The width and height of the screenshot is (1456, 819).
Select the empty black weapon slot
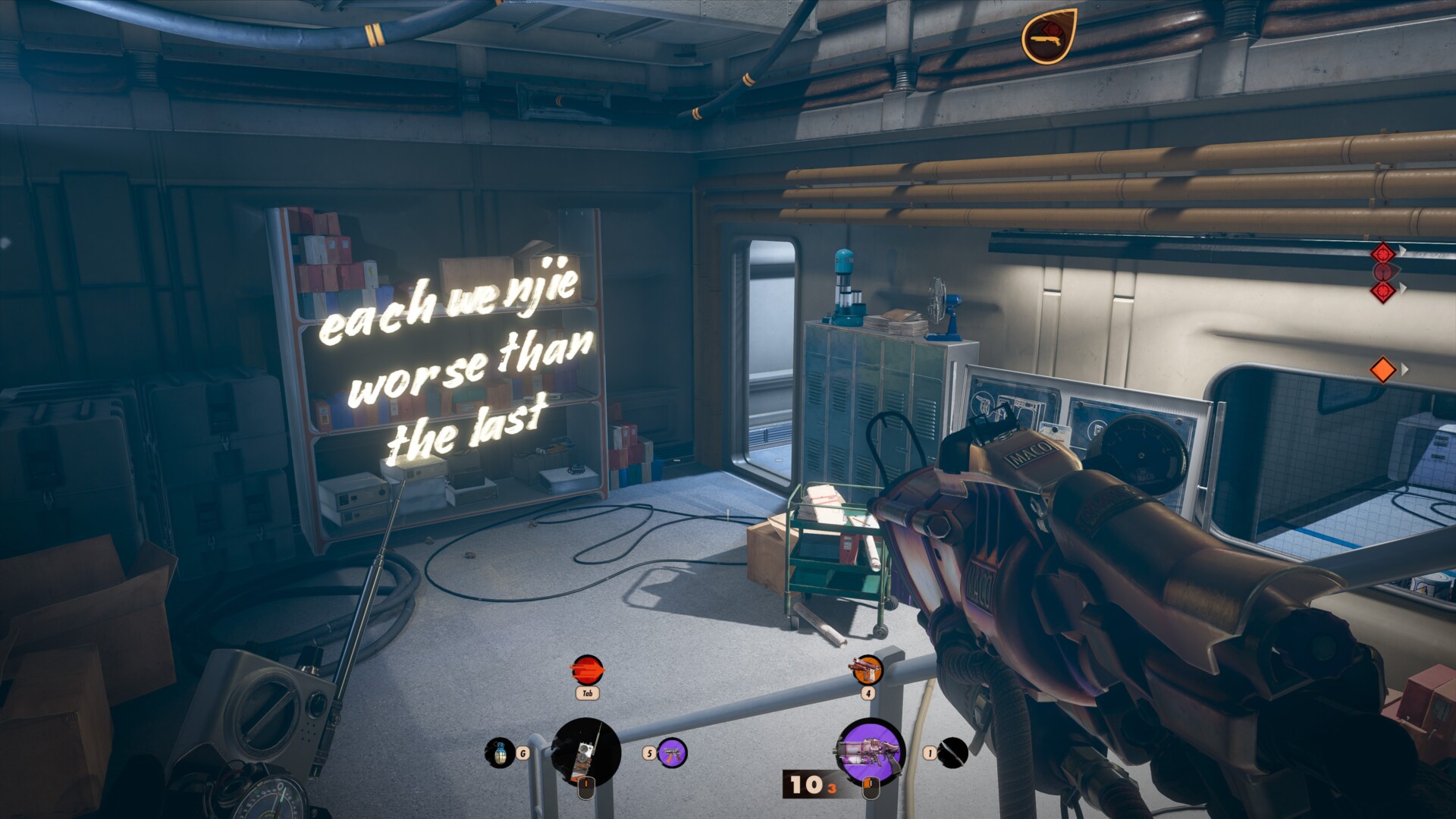pos(953,752)
